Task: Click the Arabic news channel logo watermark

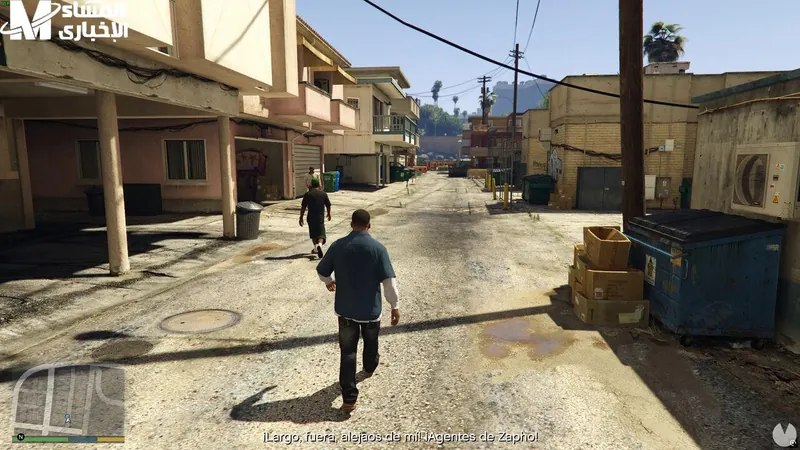Action: click(x=64, y=20)
